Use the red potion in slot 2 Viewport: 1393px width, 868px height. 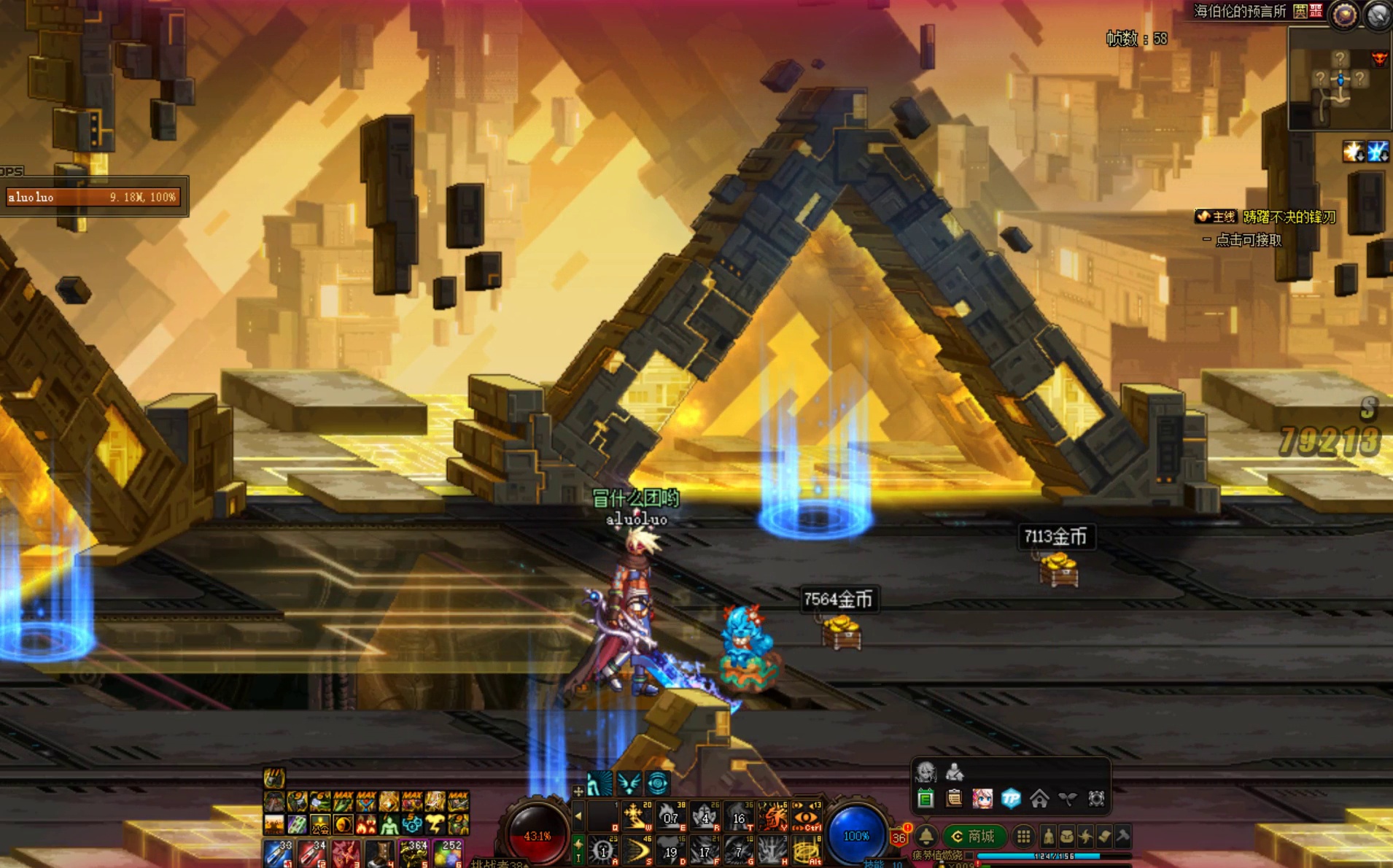click(x=312, y=853)
